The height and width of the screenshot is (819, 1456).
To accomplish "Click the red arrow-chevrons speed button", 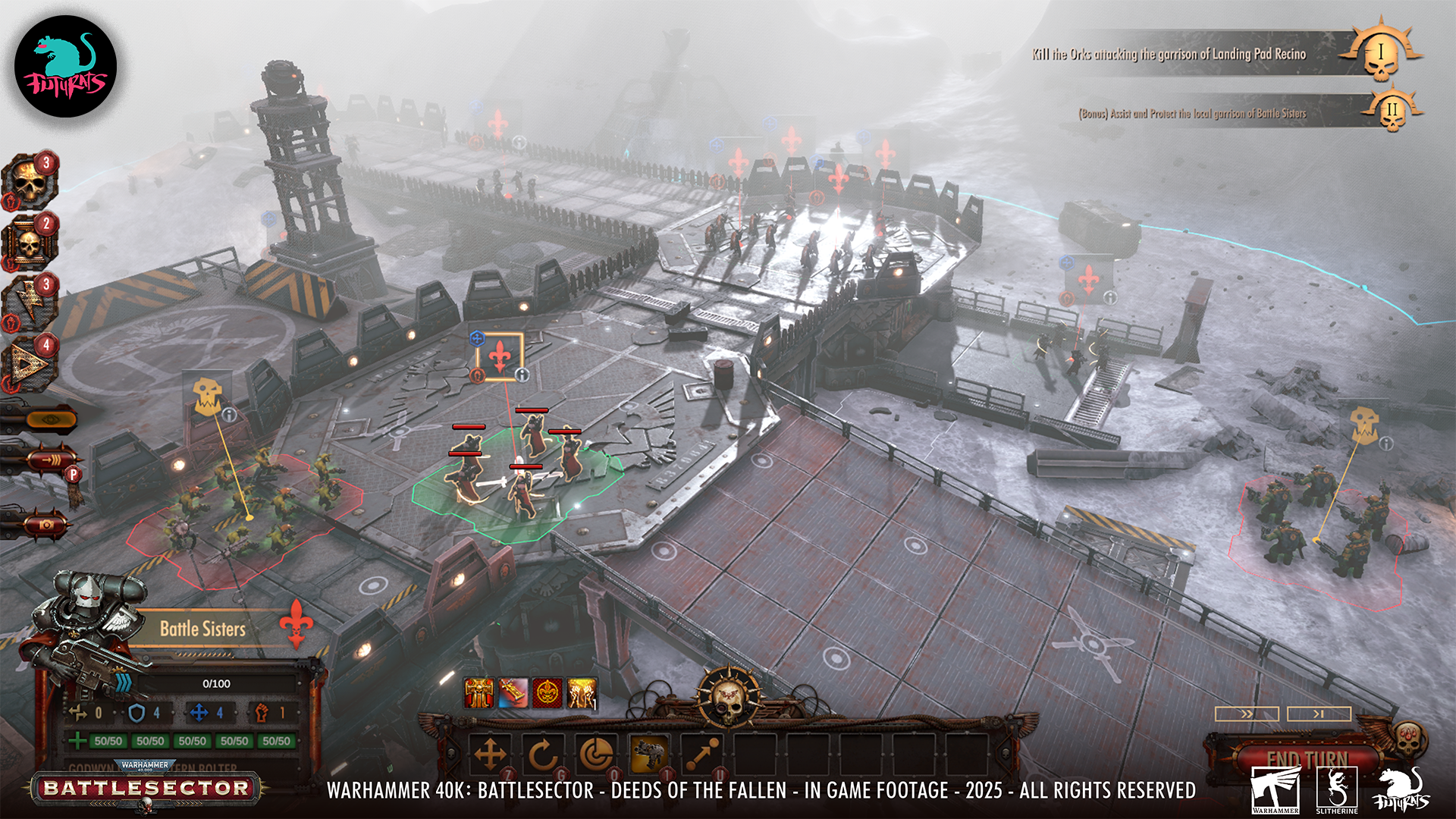I will coord(52,460).
